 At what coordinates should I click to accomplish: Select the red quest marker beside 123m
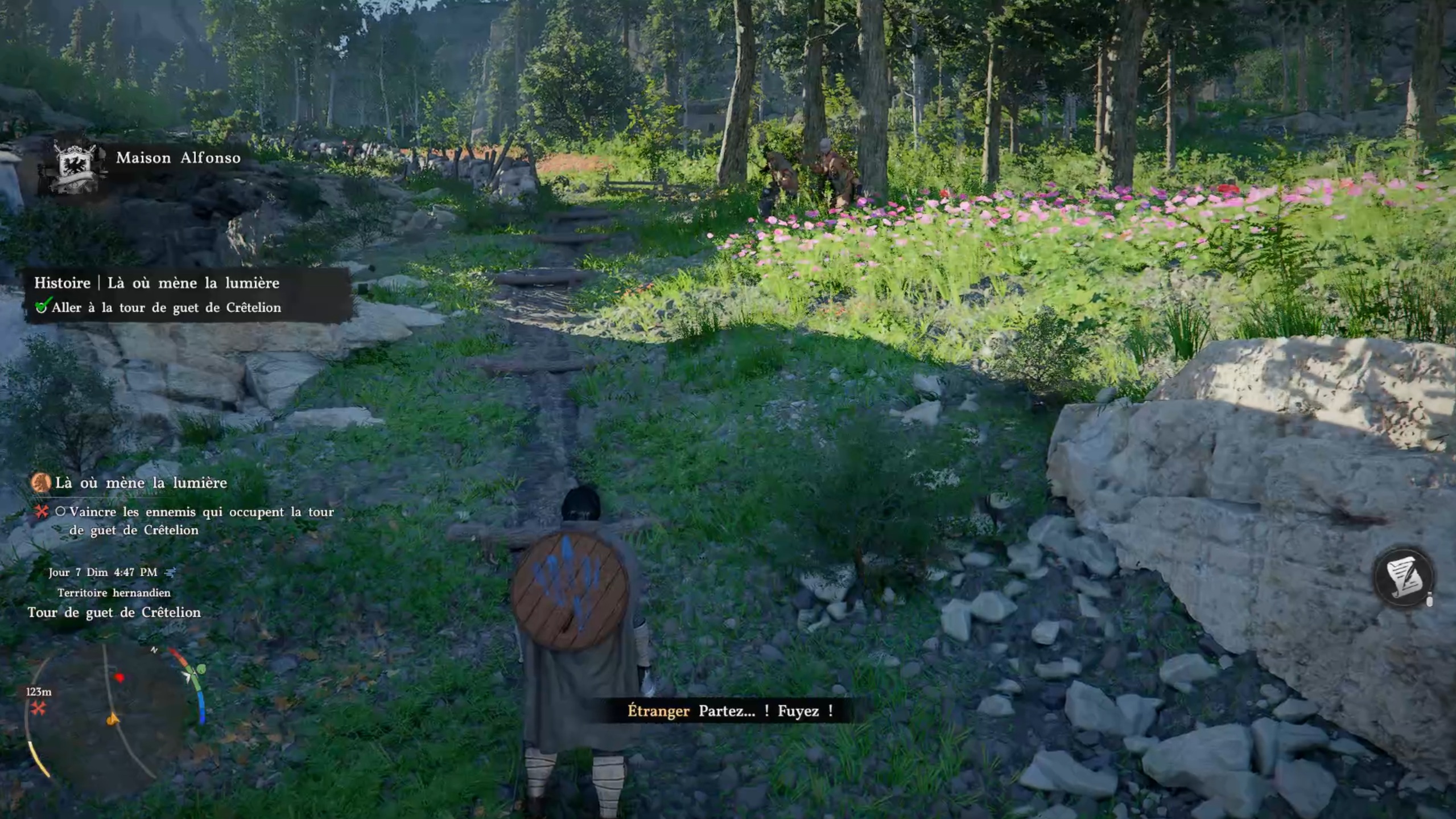(x=39, y=709)
